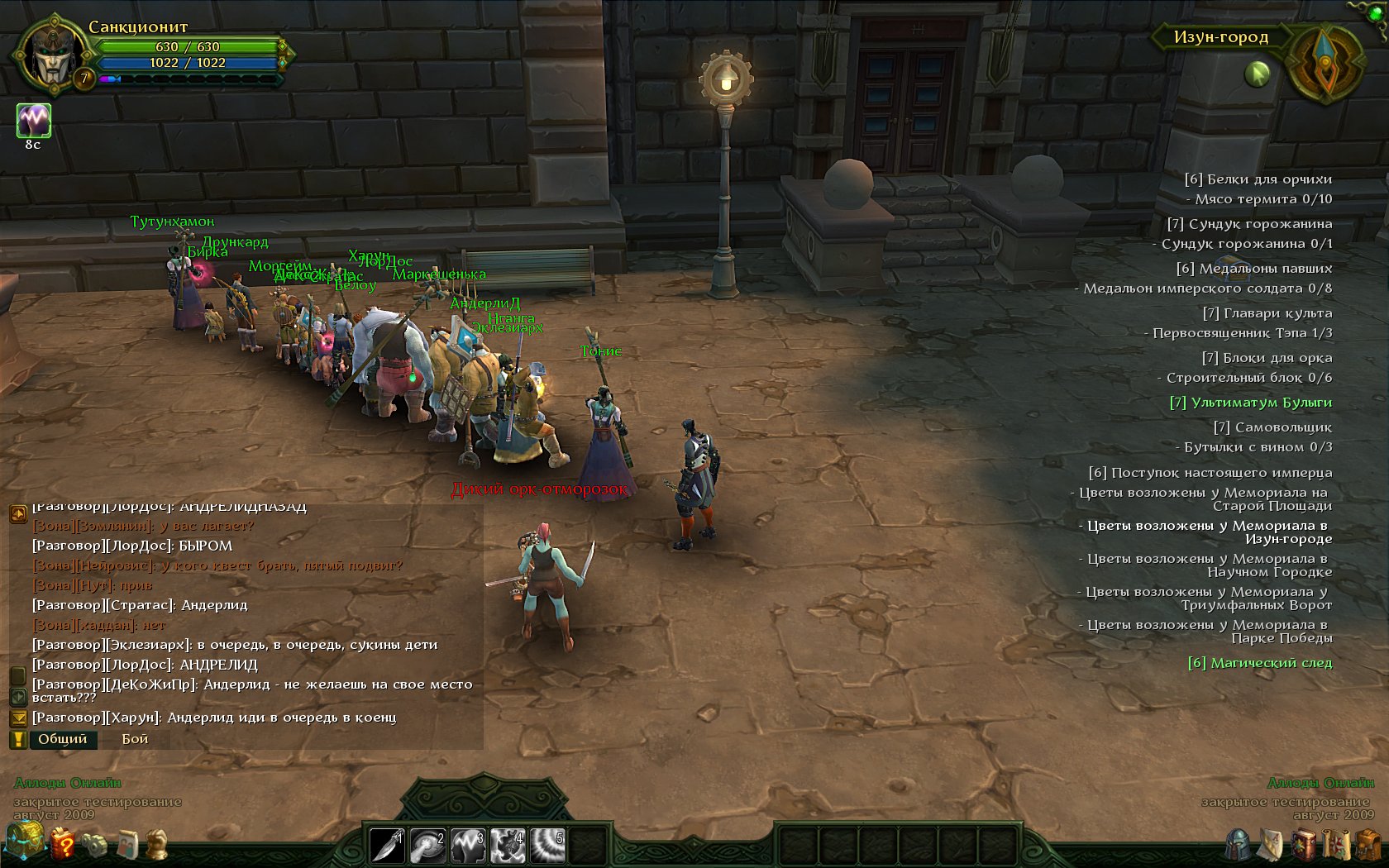Image resolution: width=1389 pixels, height=868 pixels.
Task: Open settings with the gears icon
Action: point(94,845)
